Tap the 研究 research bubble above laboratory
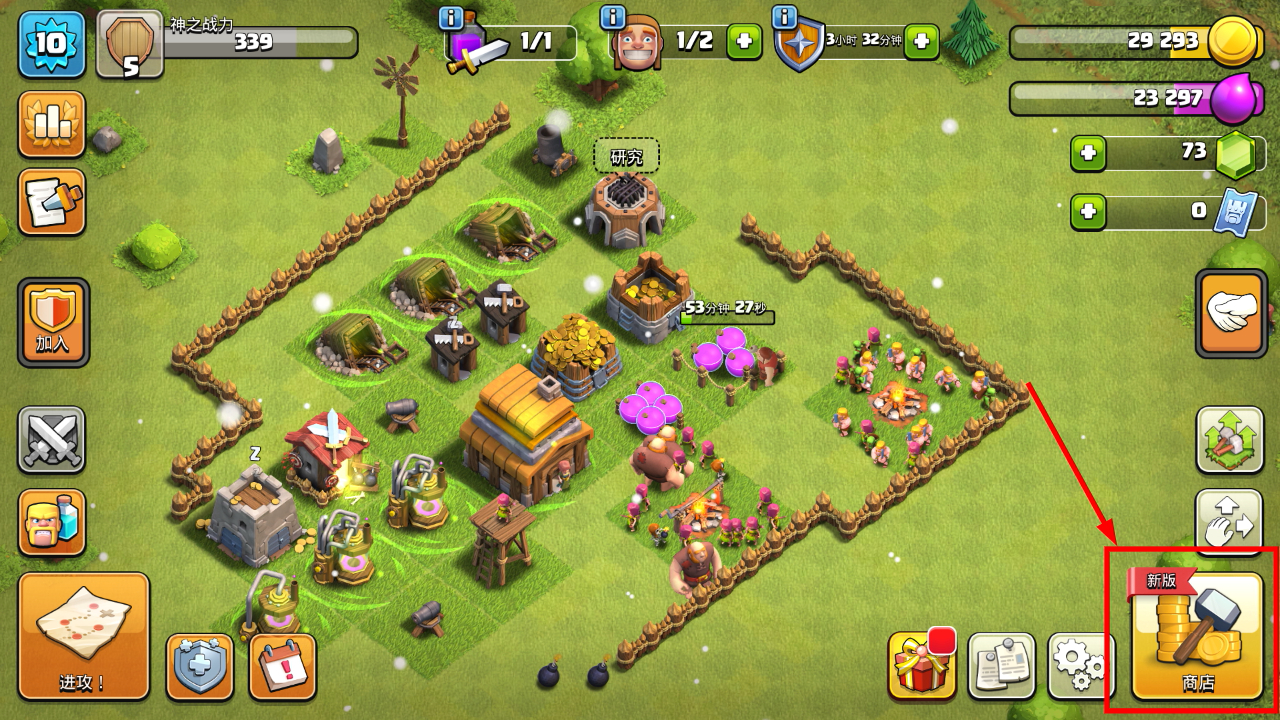This screenshot has height=720, width=1280. click(627, 157)
